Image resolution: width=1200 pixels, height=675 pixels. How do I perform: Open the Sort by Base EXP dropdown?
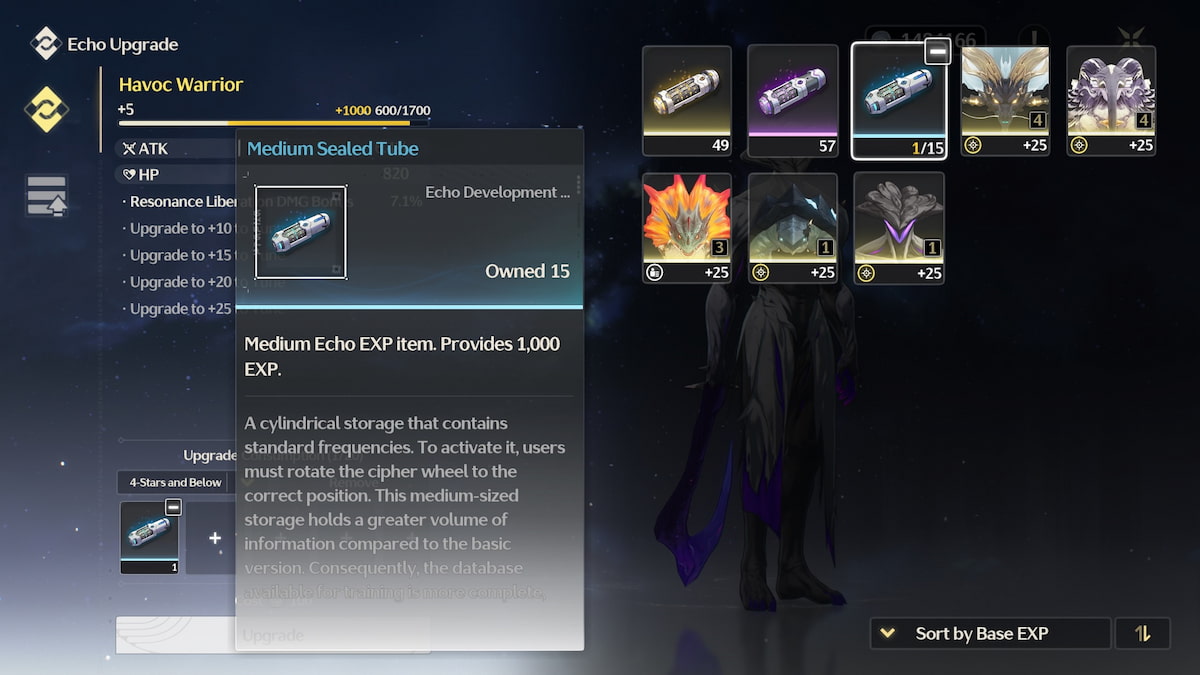pos(990,633)
